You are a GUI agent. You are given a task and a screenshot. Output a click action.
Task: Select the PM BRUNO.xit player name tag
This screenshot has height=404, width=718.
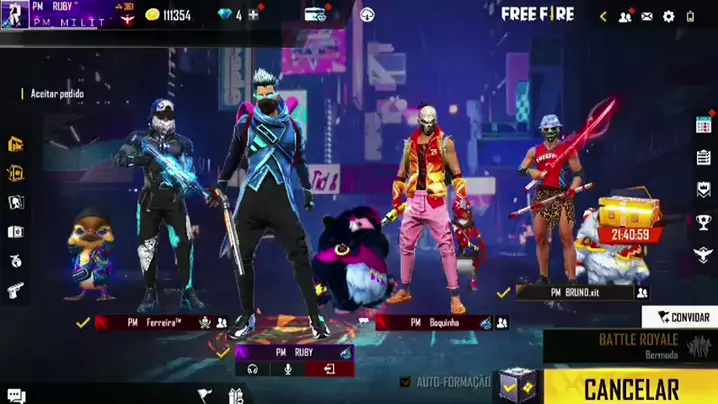pyautogui.click(x=575, y=293)
